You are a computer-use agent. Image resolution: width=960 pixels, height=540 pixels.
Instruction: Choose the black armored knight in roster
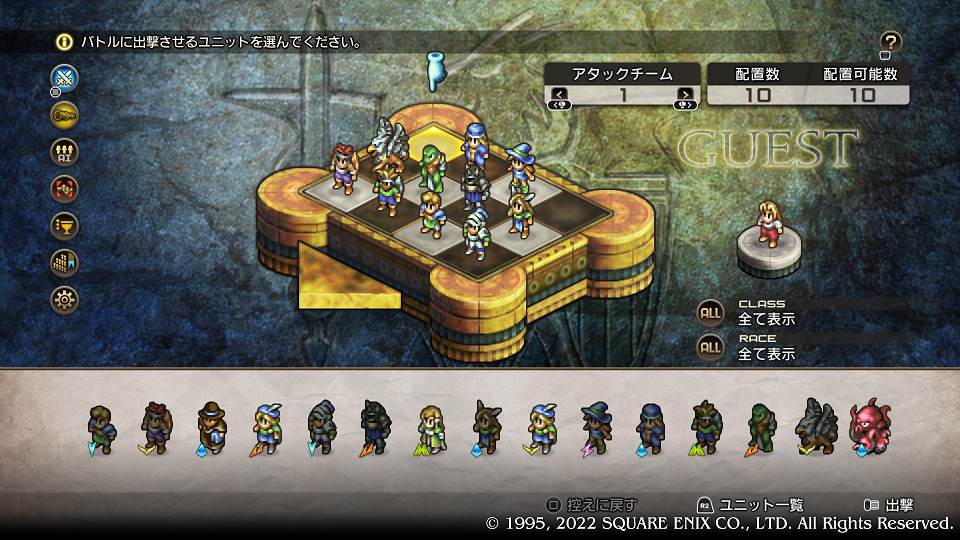[377, 427]
